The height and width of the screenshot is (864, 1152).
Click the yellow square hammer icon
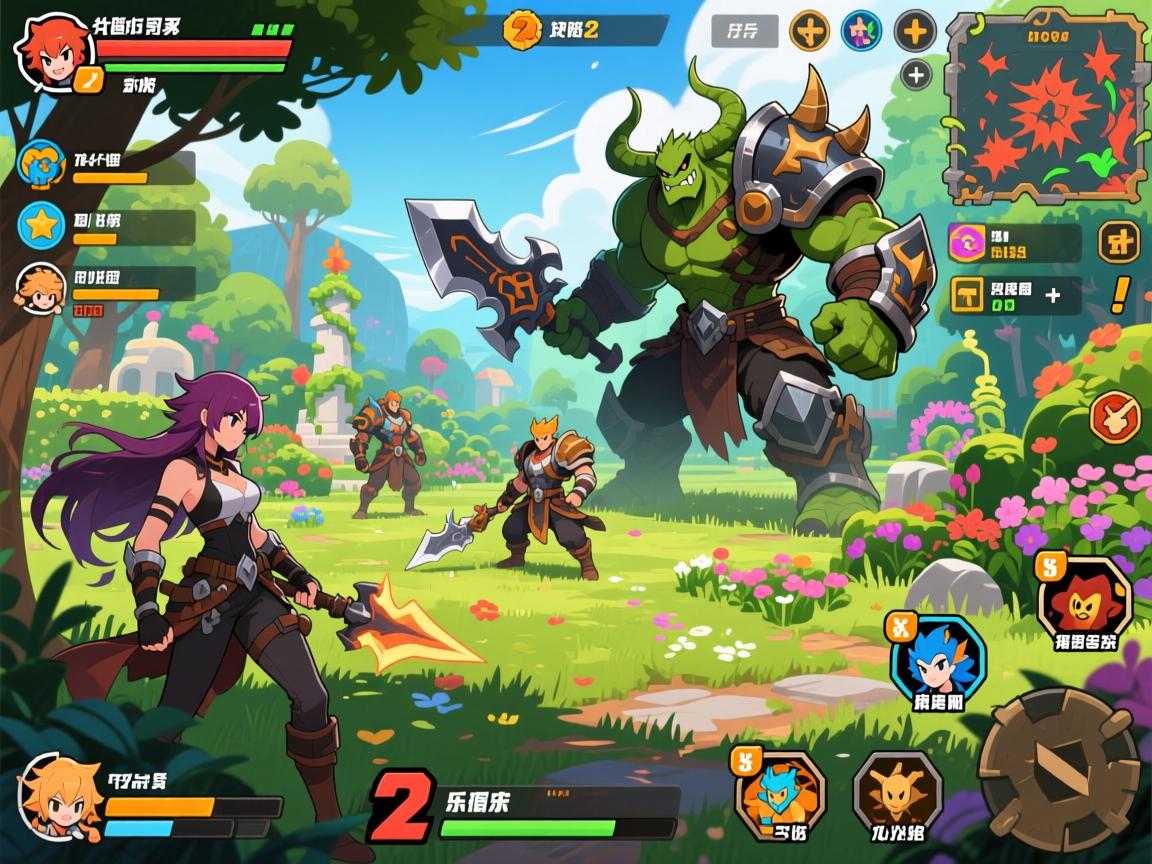tap(968, 296)
